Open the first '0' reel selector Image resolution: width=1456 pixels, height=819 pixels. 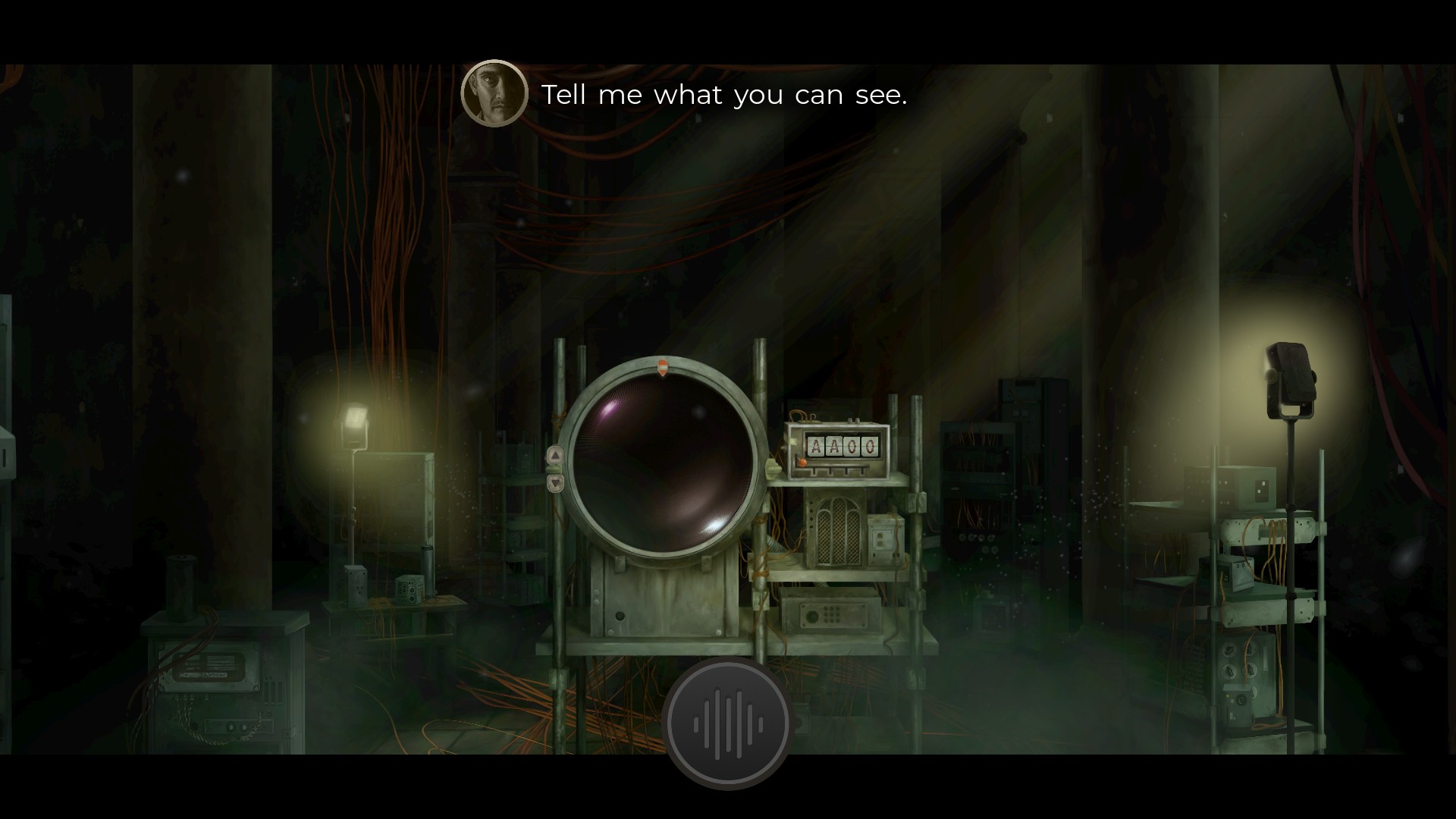click(x=851, y=446)
